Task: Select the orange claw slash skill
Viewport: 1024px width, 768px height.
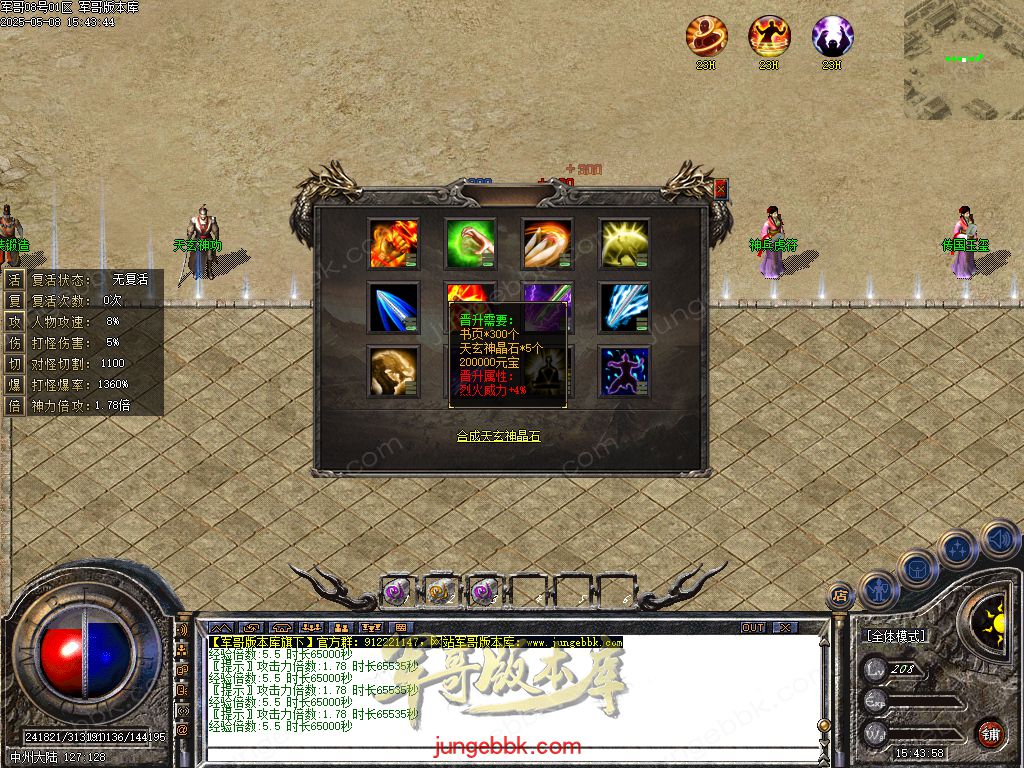Action: point(547,243)
